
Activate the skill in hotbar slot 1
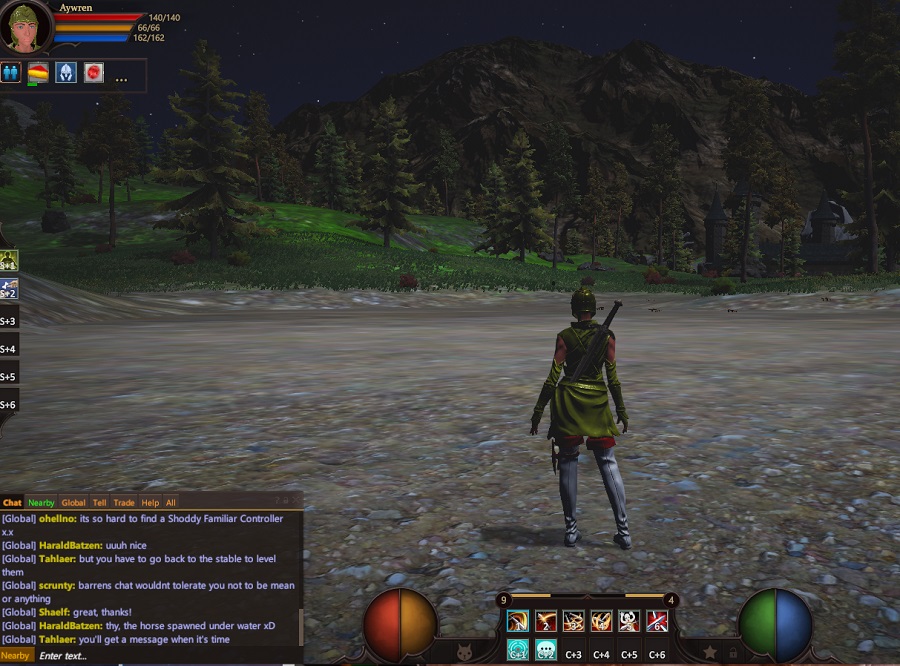click(x=518, y=621)
